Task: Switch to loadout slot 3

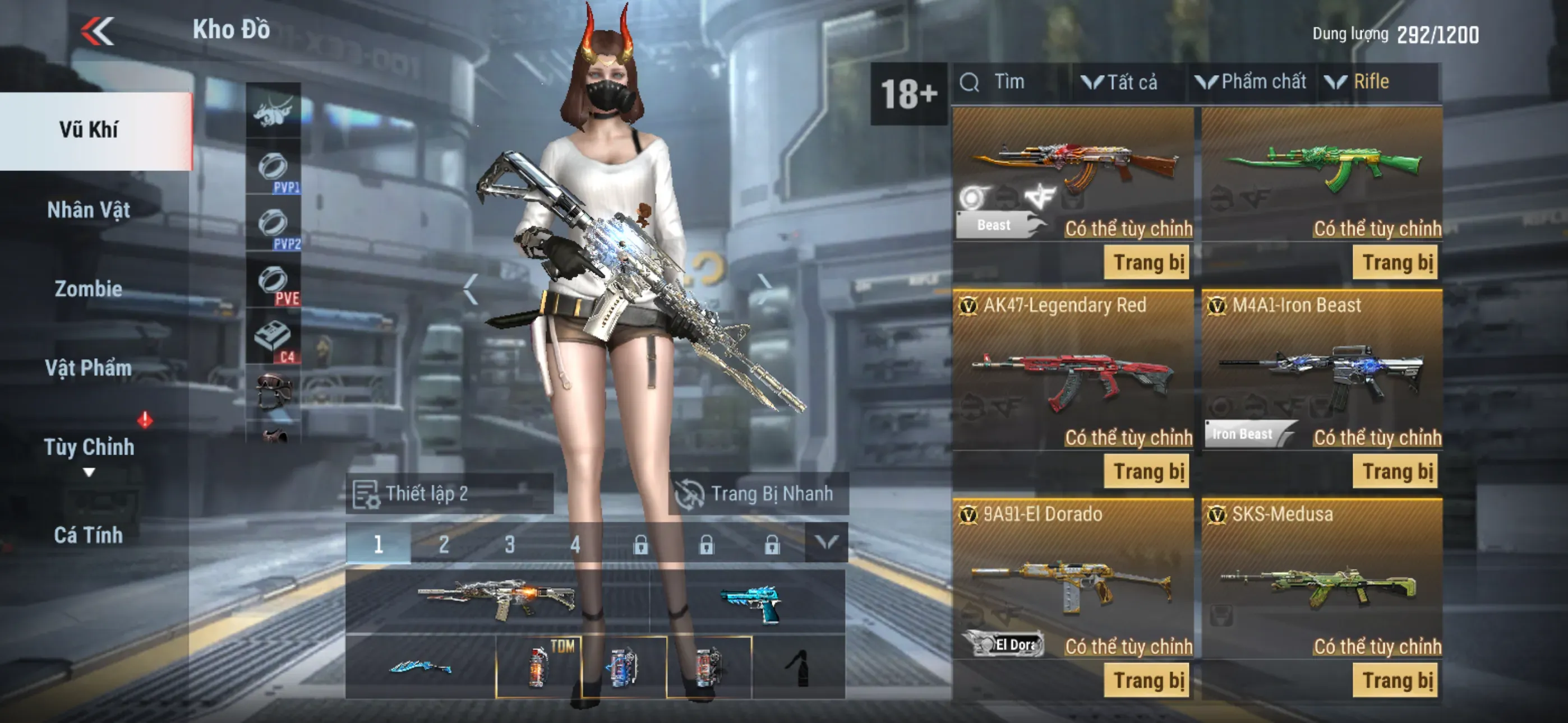Action: tap(509, 544)
